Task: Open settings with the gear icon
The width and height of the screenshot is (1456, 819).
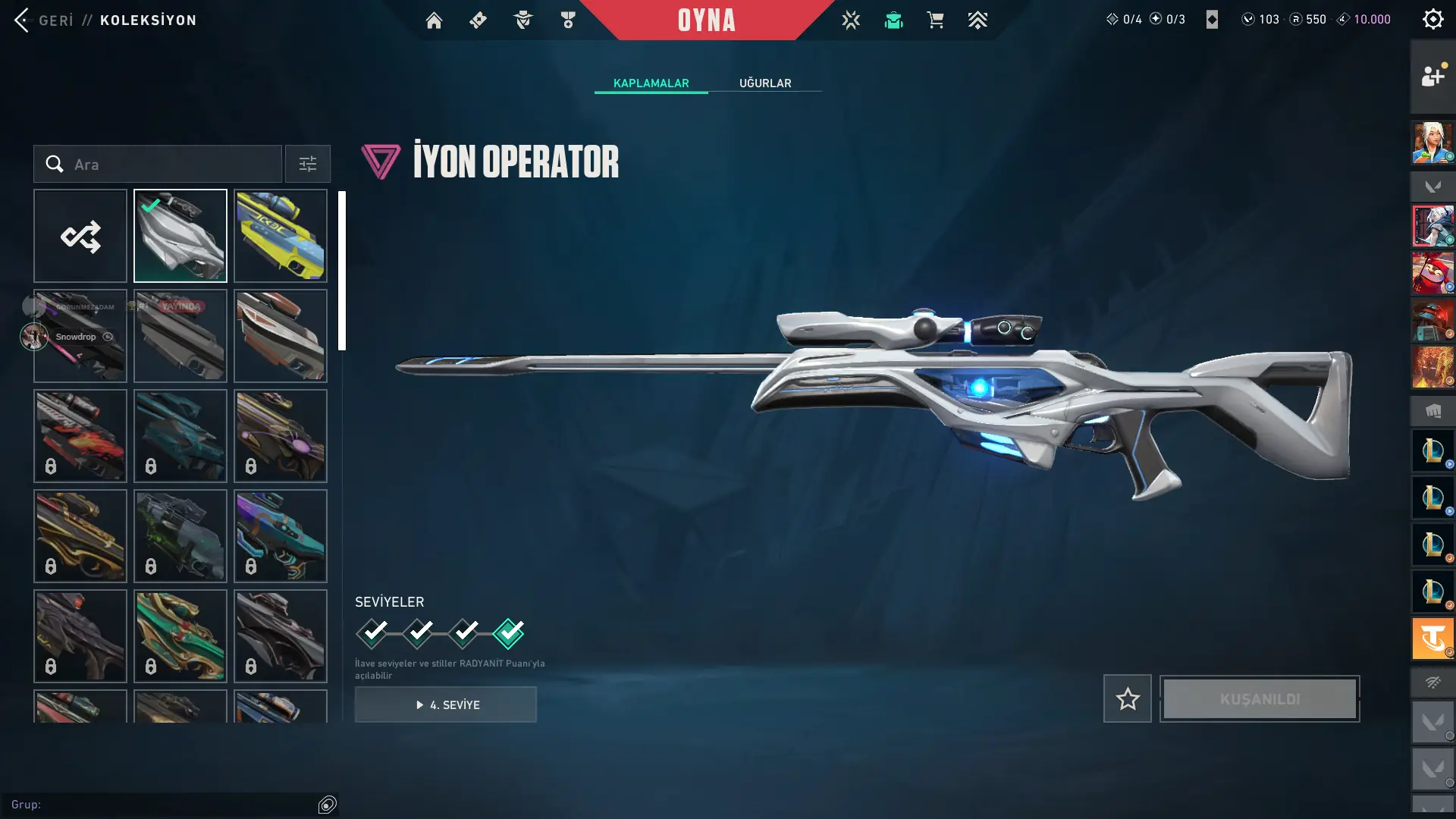Action: tap(1432, 20)
